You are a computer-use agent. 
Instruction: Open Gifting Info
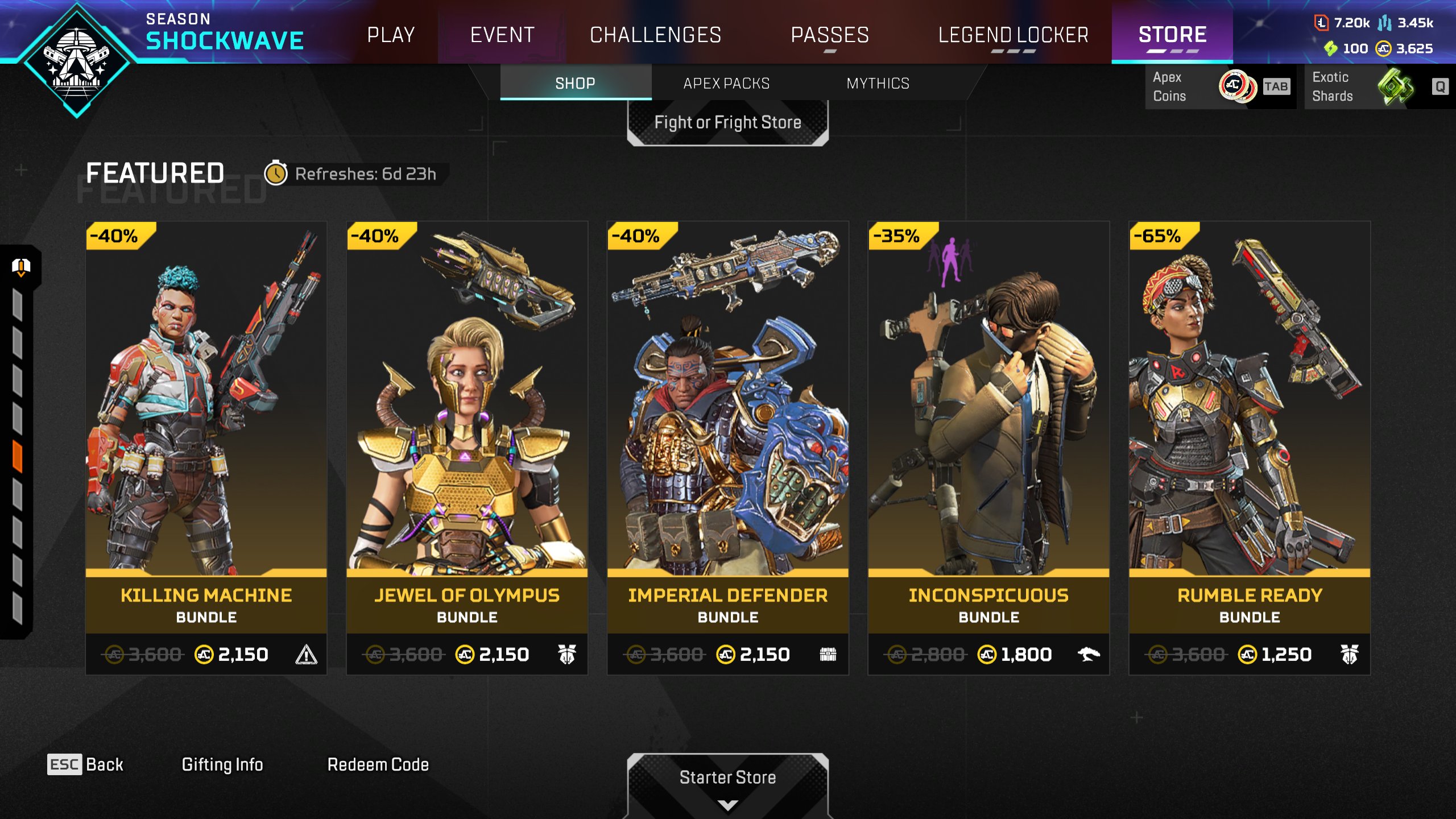[x=222, y=764]
